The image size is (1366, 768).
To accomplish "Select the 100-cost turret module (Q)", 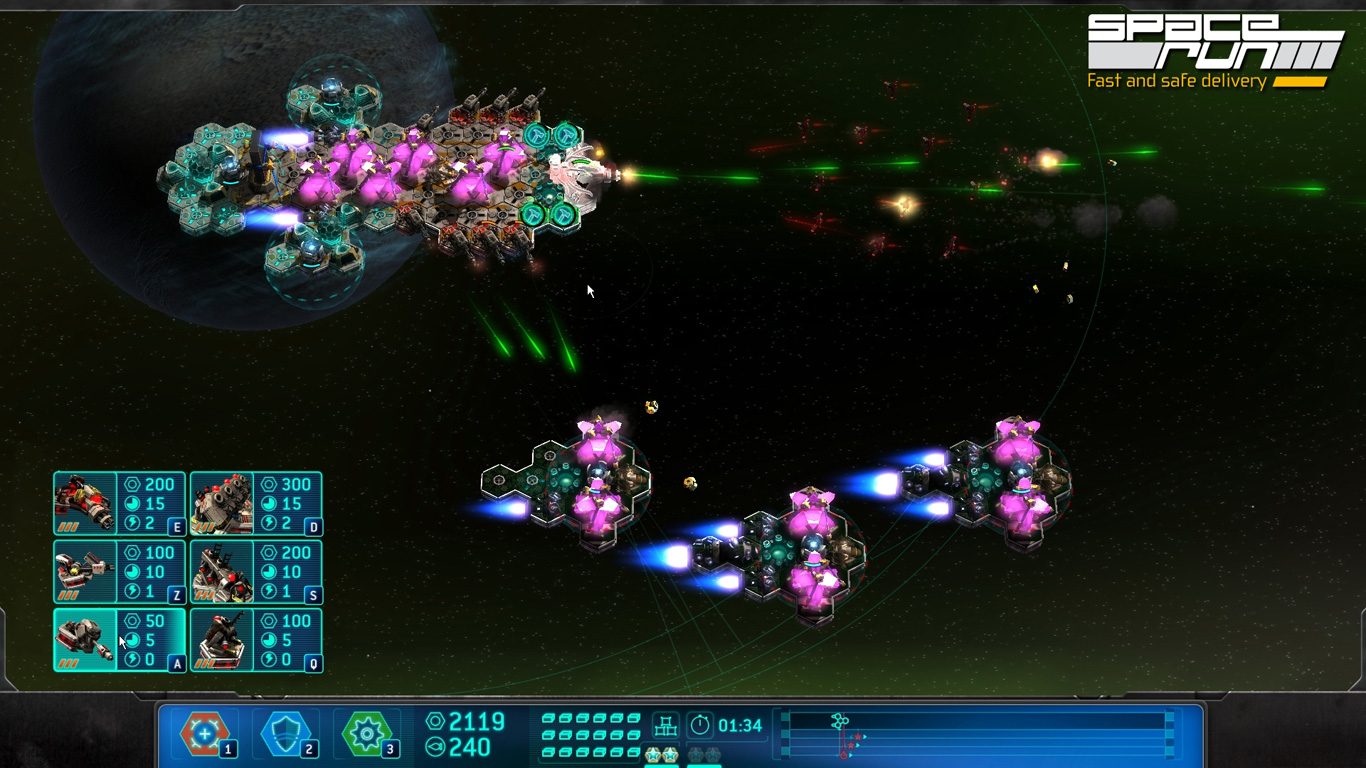I will 256,640.
